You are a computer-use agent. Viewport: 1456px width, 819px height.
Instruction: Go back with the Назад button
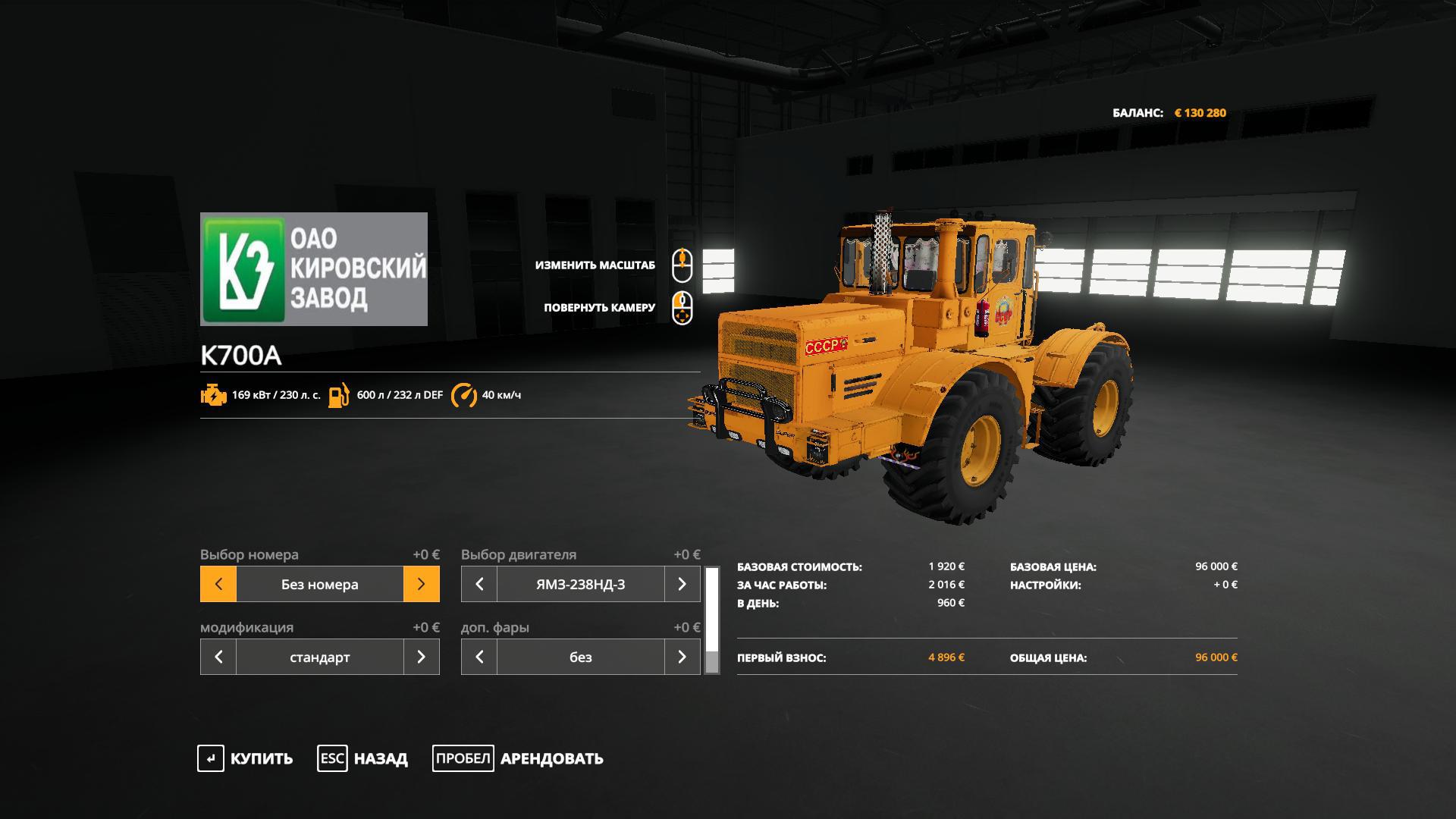pyautogui.click(x=362, y=758)
